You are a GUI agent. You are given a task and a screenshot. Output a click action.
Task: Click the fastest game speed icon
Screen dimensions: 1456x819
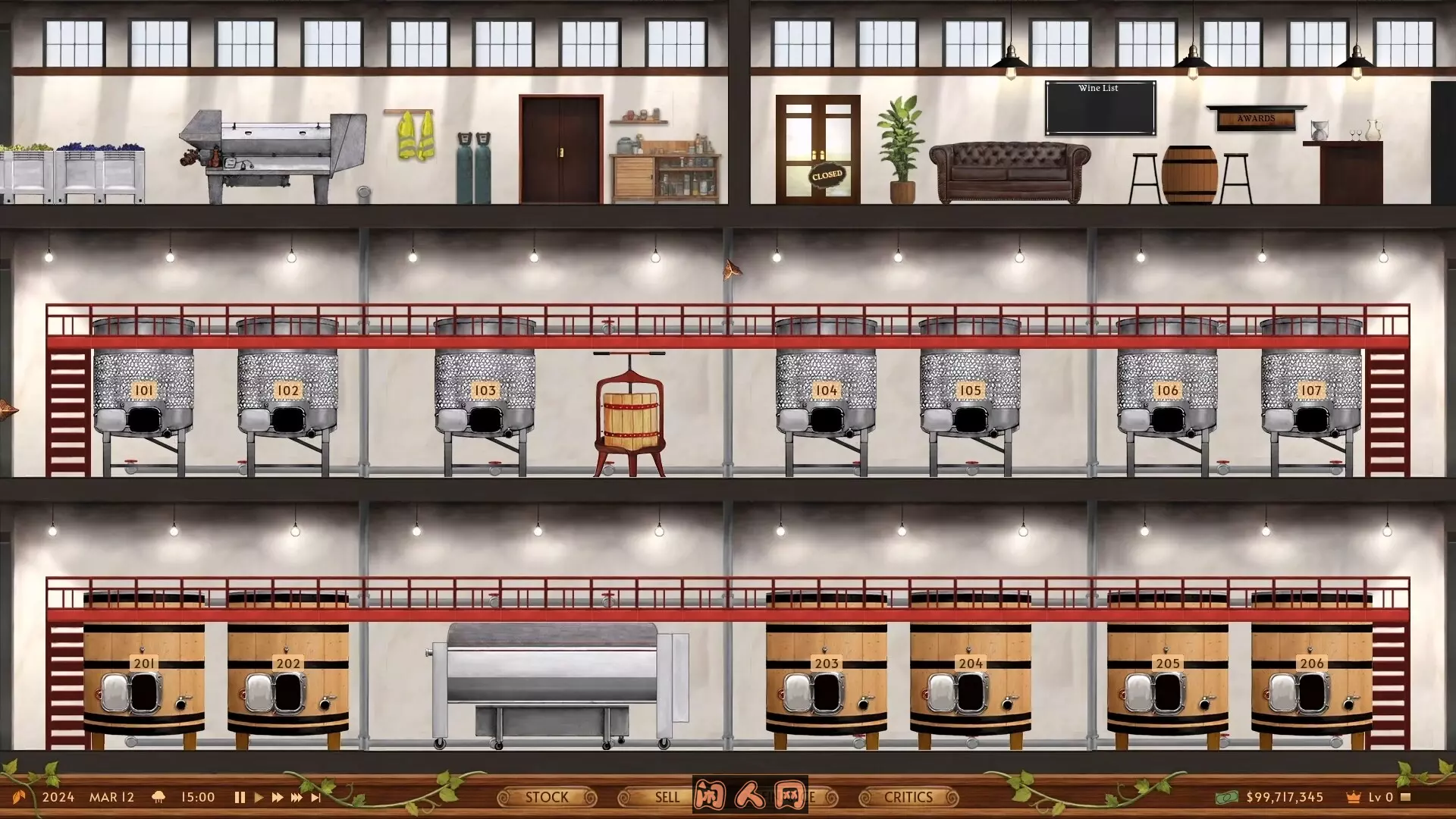[296, 797]
